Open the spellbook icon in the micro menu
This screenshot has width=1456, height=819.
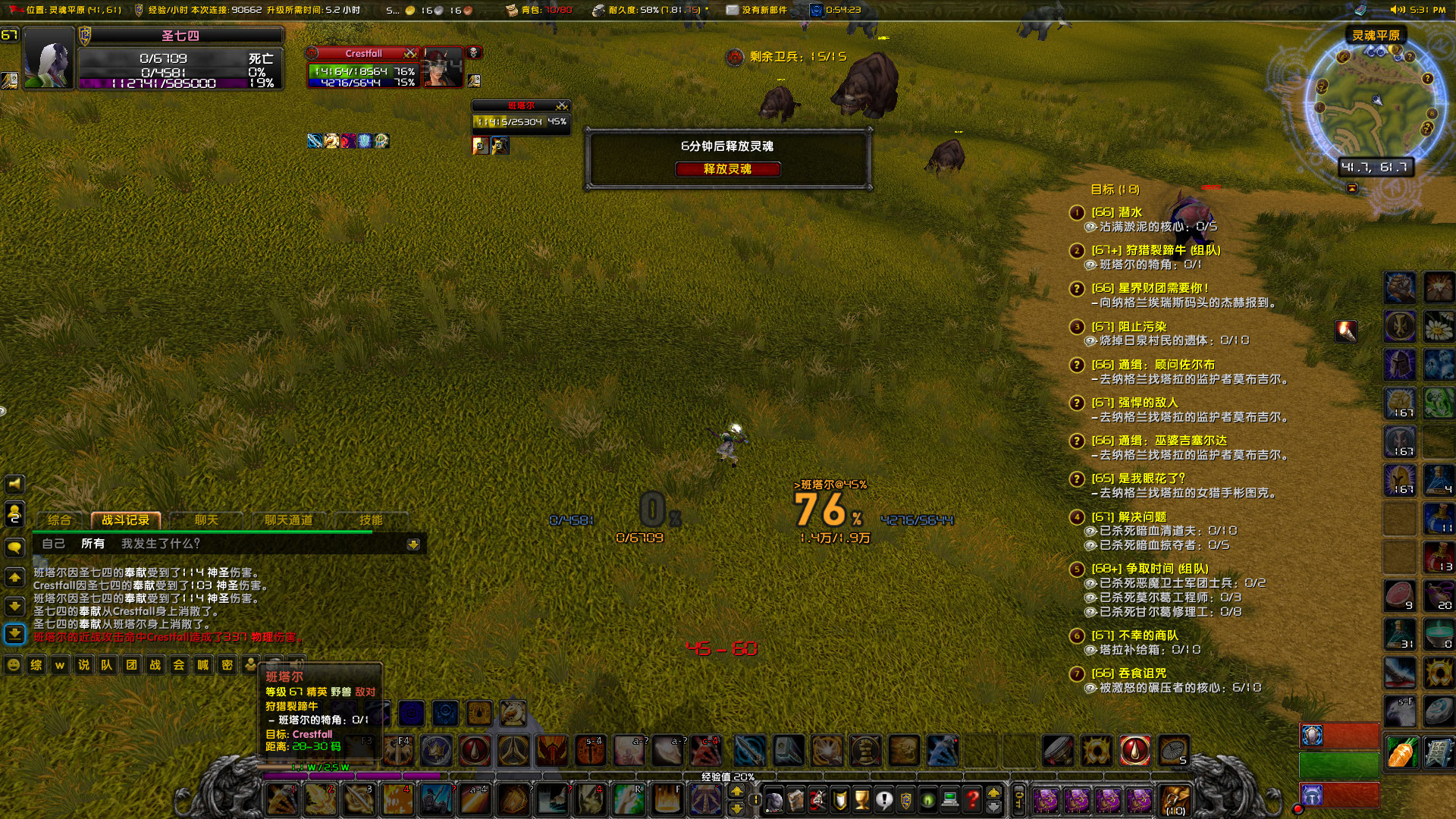(x=795, y=799)
